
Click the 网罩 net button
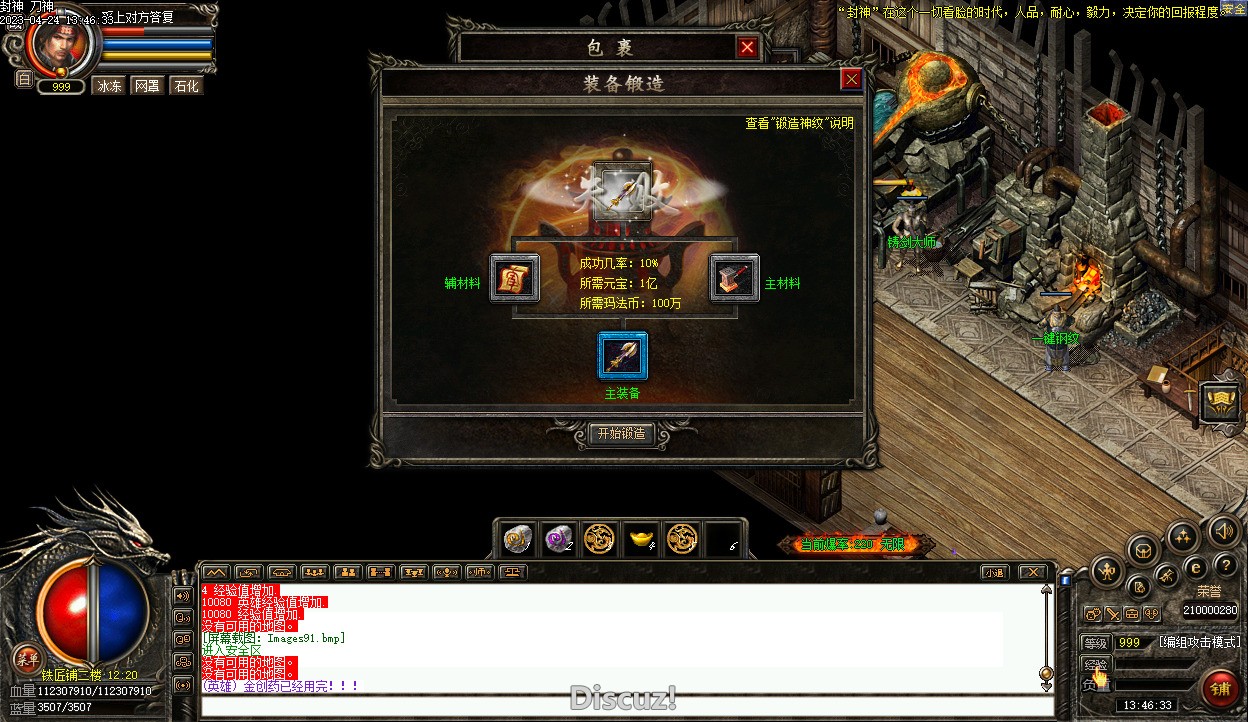[x=147, y=86]
